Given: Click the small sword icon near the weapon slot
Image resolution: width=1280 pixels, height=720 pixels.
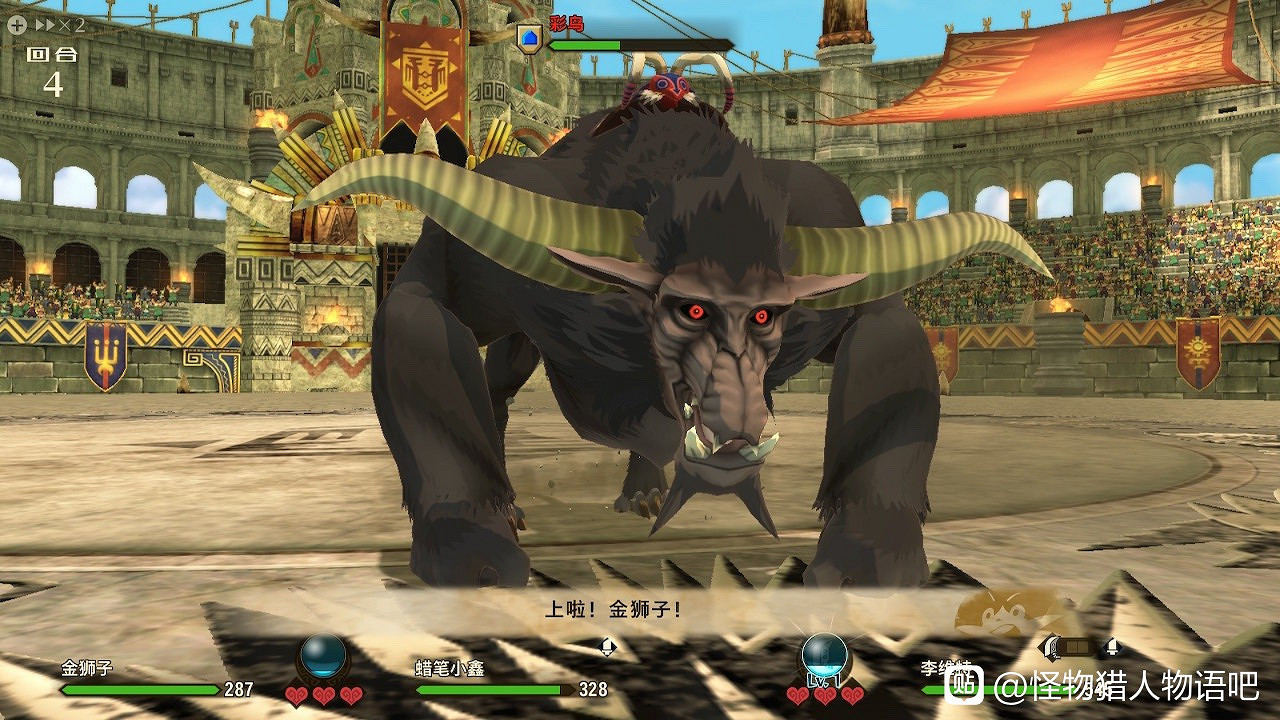Looking at the screenshot, I should [1113, 647].
